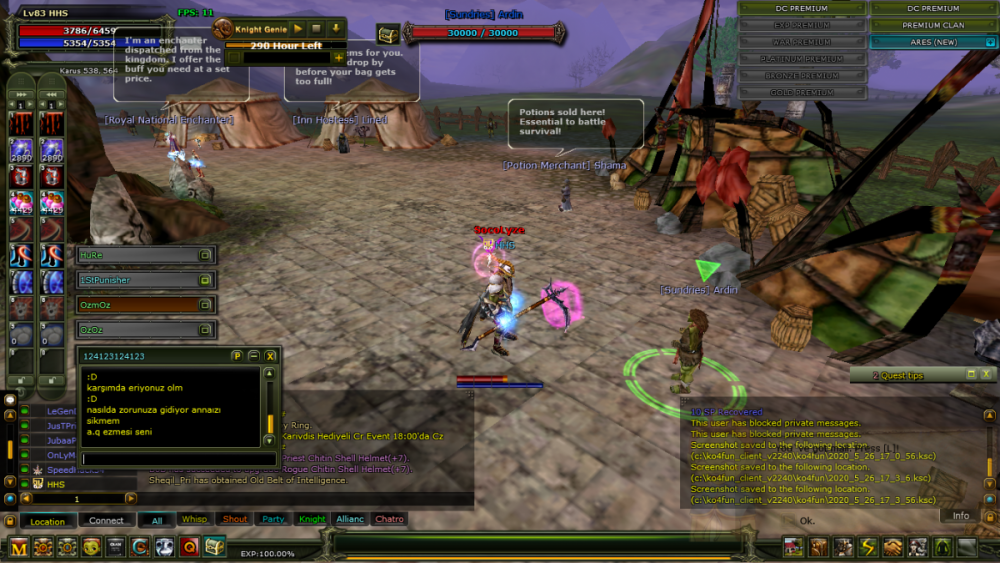Viewport: 1000px width, 563px height.
Task: Open the M menu icon
Action: (x=19, y=547)
